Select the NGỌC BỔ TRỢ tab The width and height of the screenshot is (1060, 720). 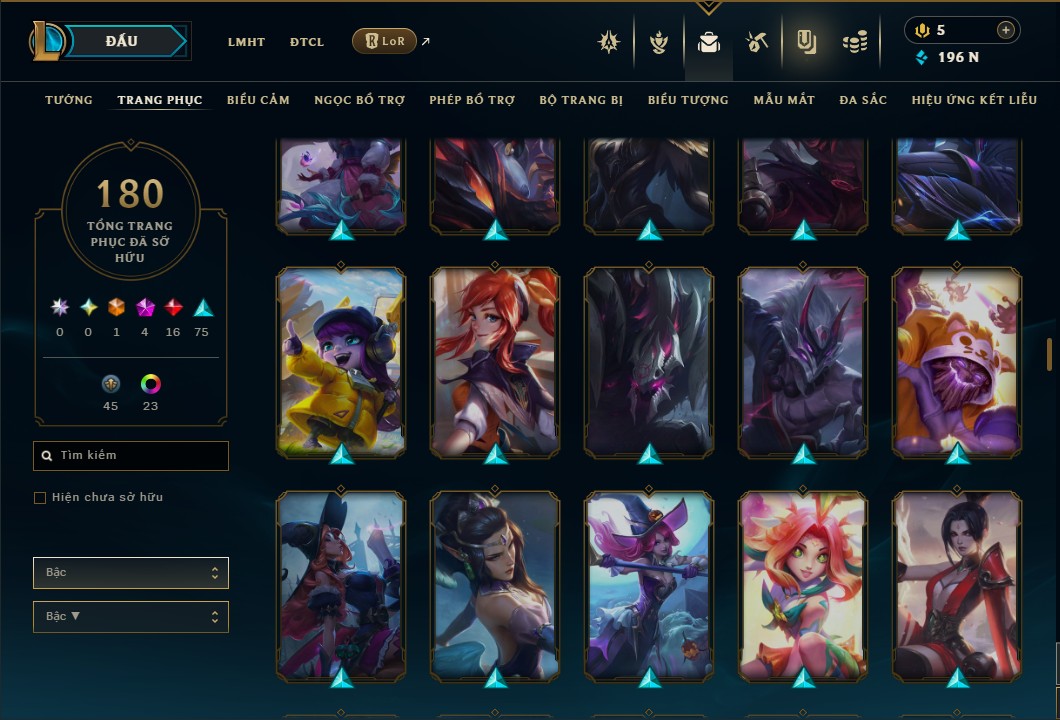coord(359,100)
